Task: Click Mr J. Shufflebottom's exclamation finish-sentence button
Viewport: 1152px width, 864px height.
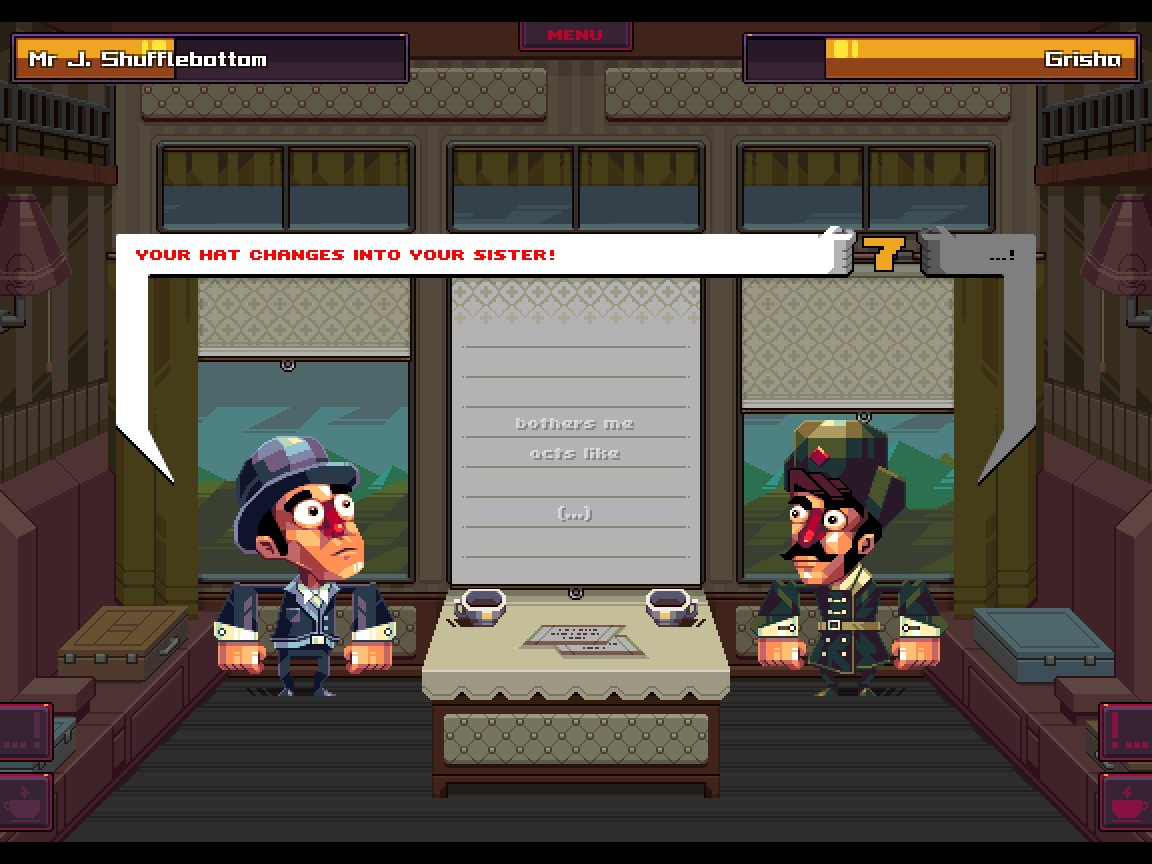Action: click(24, 733)
